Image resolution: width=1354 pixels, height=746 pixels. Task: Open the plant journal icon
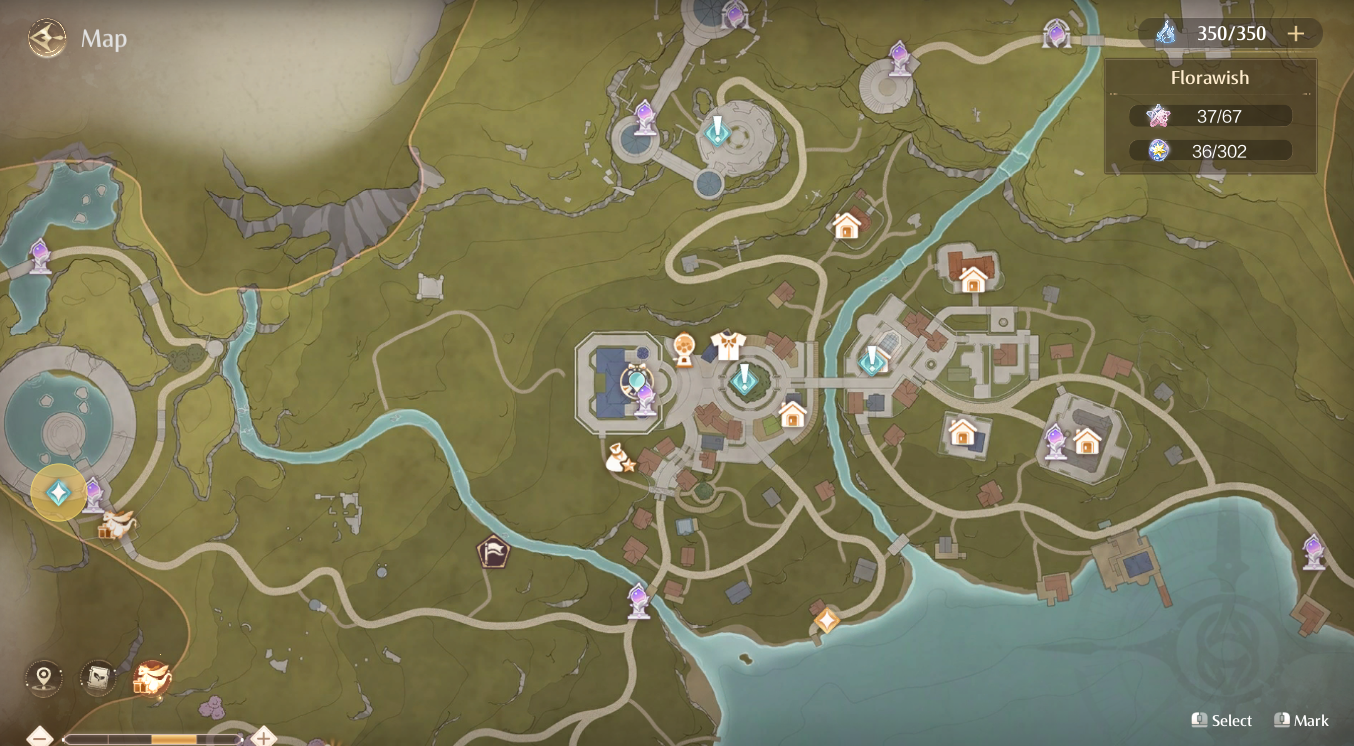click(96, 677)
